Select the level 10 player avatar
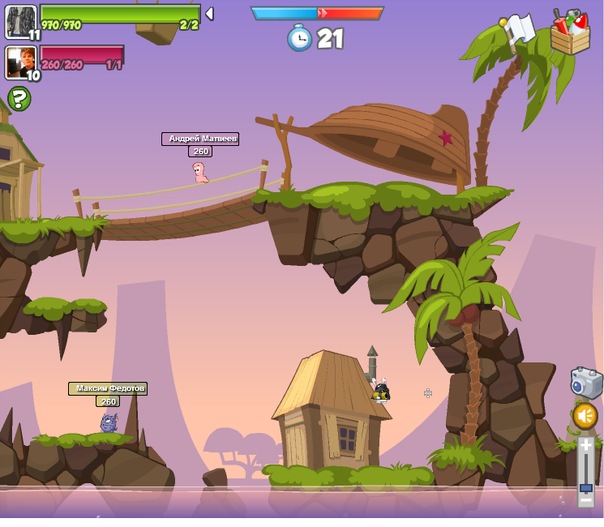Image resolution: width=604 pixels, height=527 pixels. [20, 62]
